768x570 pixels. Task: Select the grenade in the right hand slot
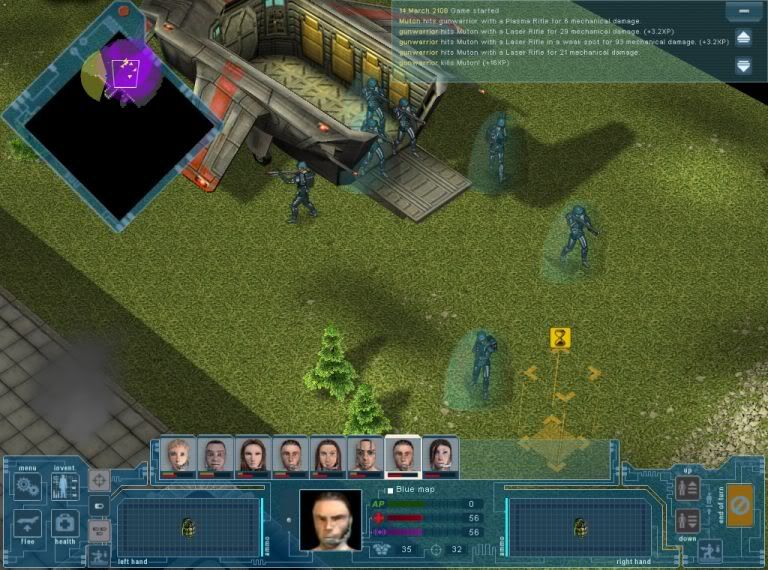coord(578,527)
